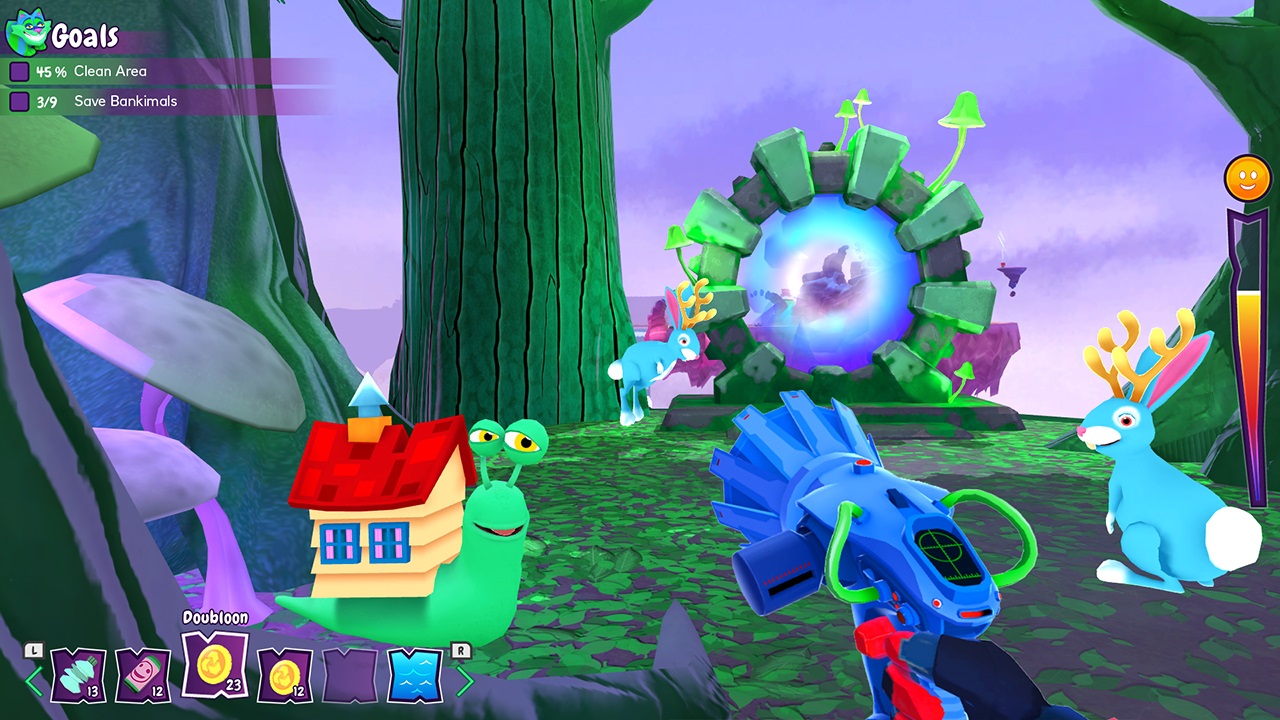
Task: Select the water ammo slot
Action: [x=415, y=676]
